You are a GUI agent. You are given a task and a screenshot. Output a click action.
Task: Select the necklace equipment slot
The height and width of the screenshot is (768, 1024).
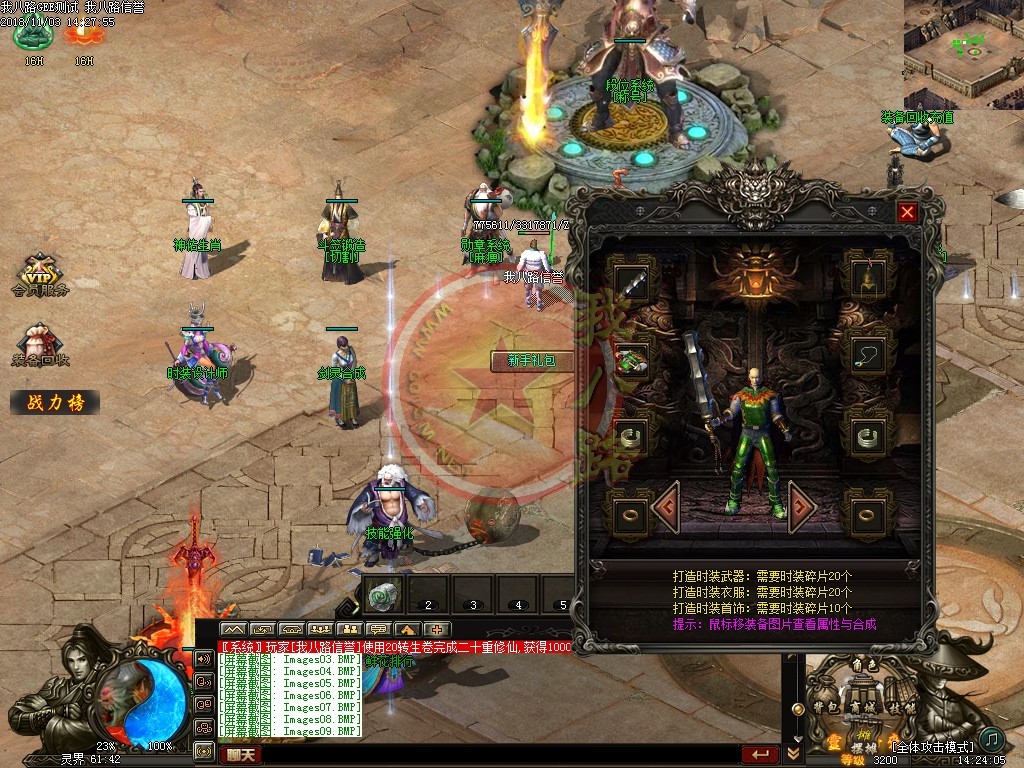click(868, 354)
